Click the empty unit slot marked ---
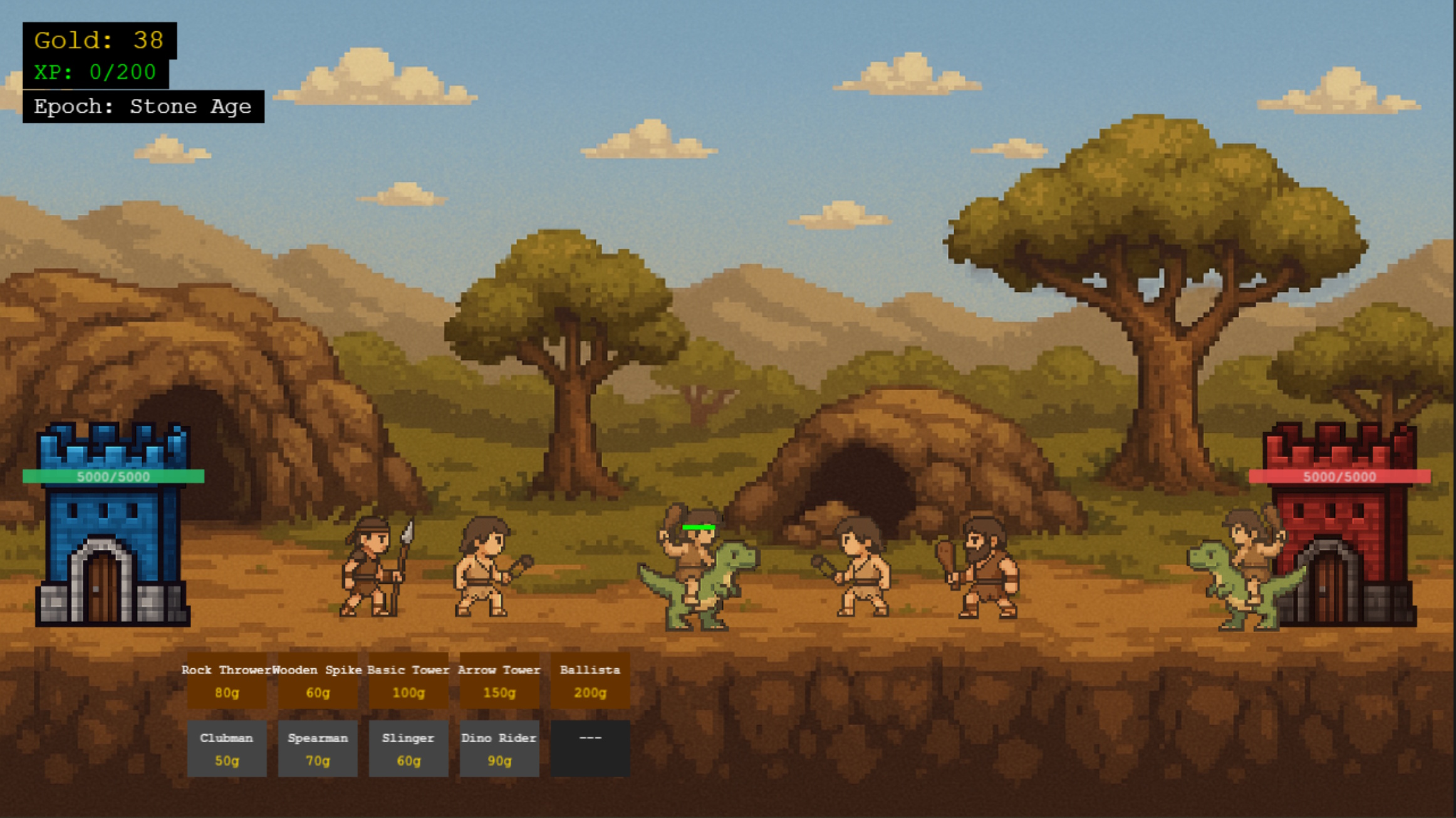This screenshot has width=1456, height=818. [590, 750]
